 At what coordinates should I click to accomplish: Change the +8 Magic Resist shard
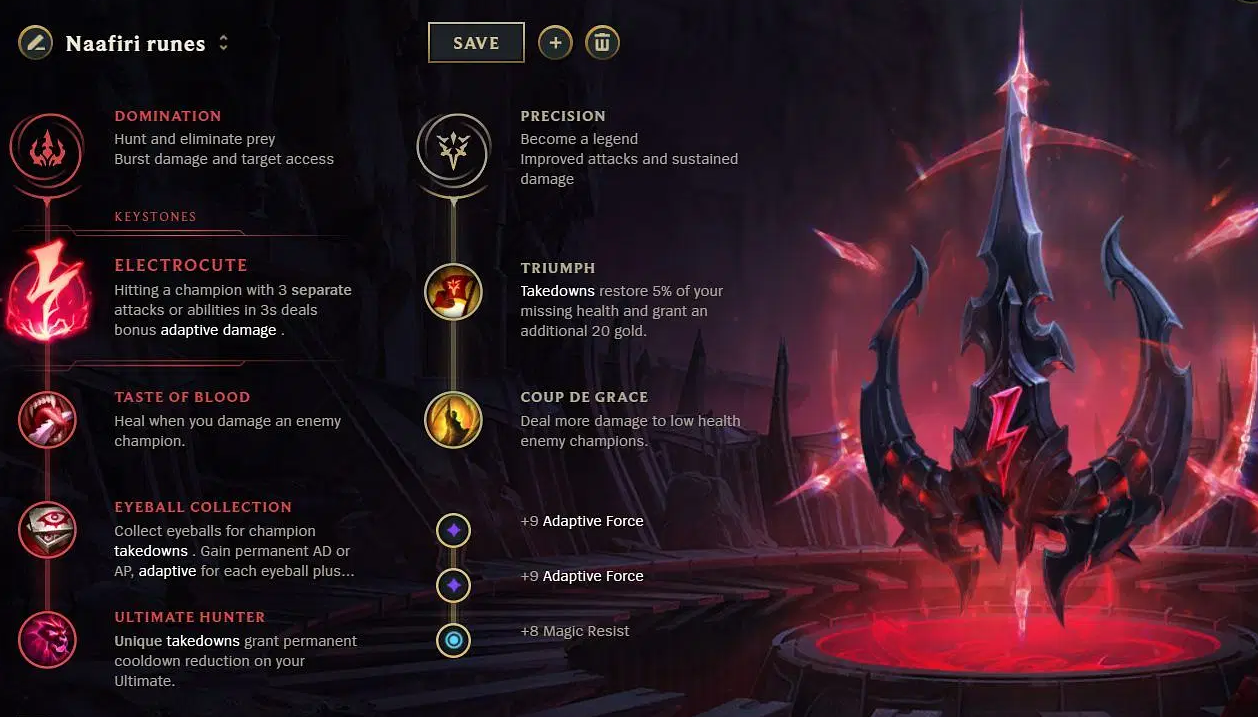[x=453, y=640]
